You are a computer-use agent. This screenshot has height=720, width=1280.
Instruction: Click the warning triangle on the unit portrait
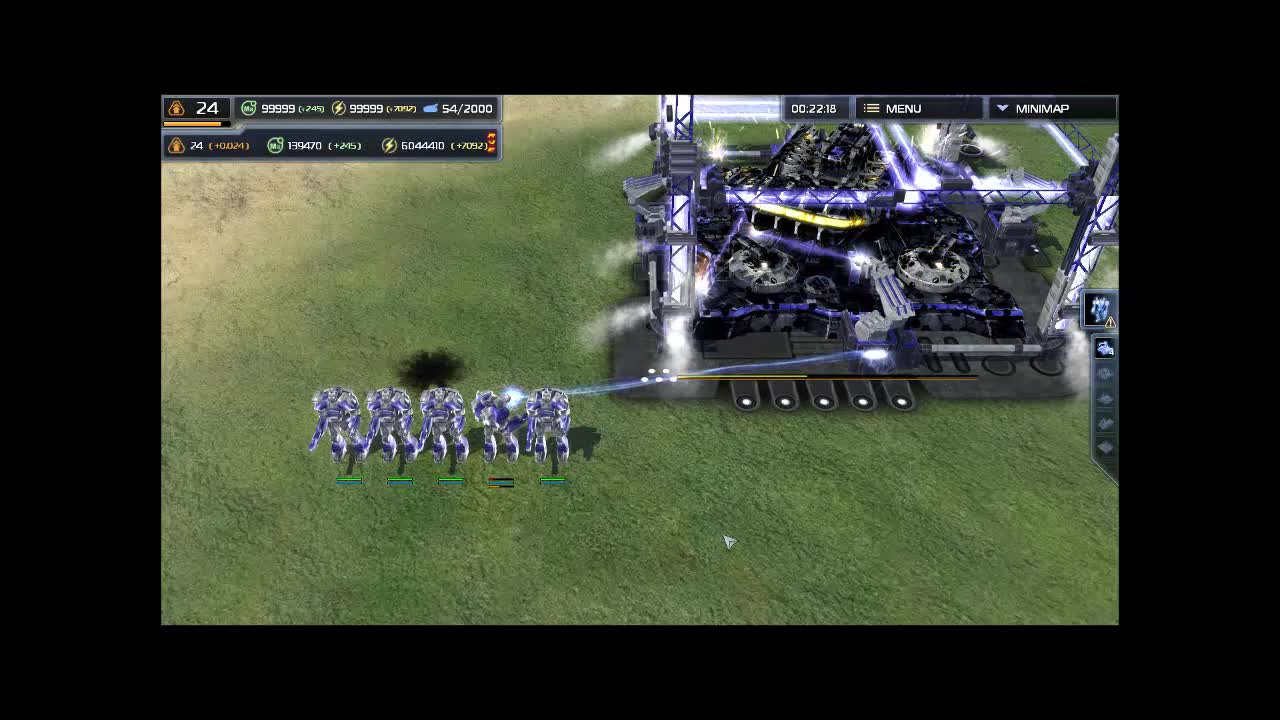[1109, 322]
